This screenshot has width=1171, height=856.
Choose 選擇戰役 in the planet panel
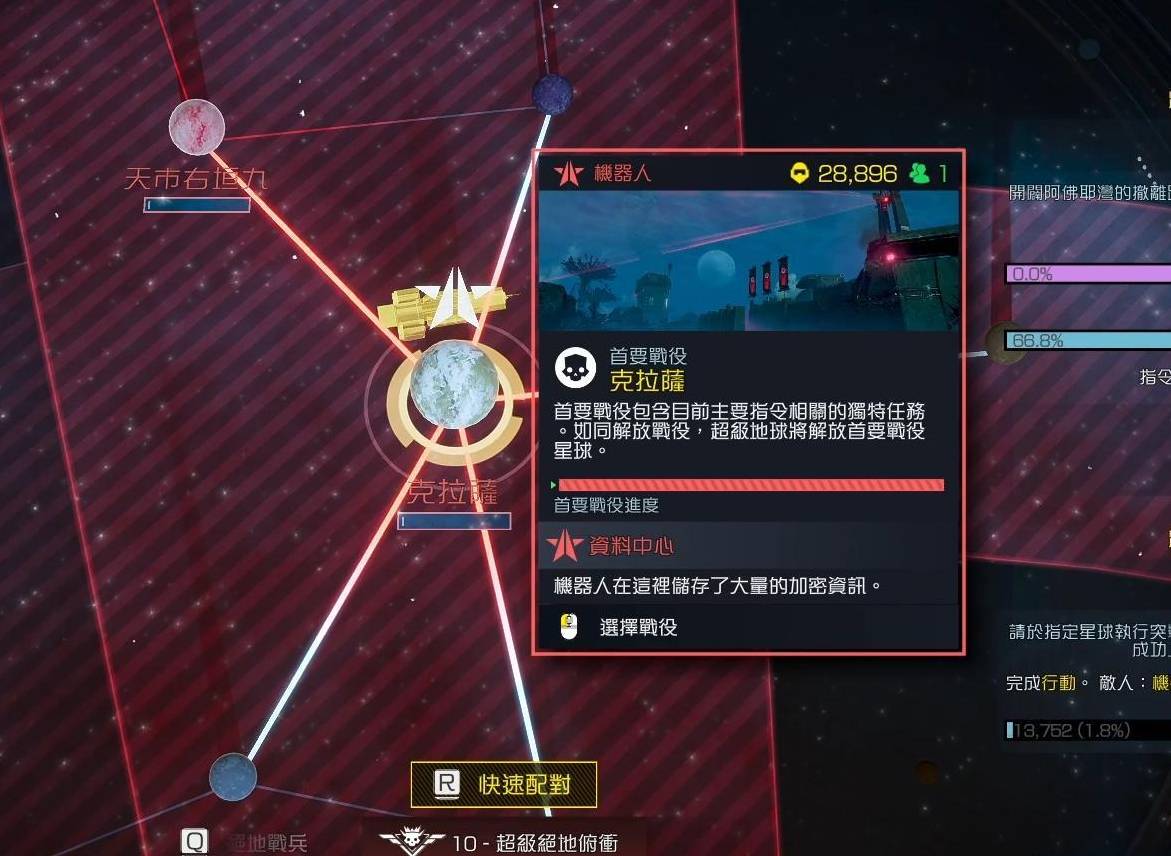(638, 628)
